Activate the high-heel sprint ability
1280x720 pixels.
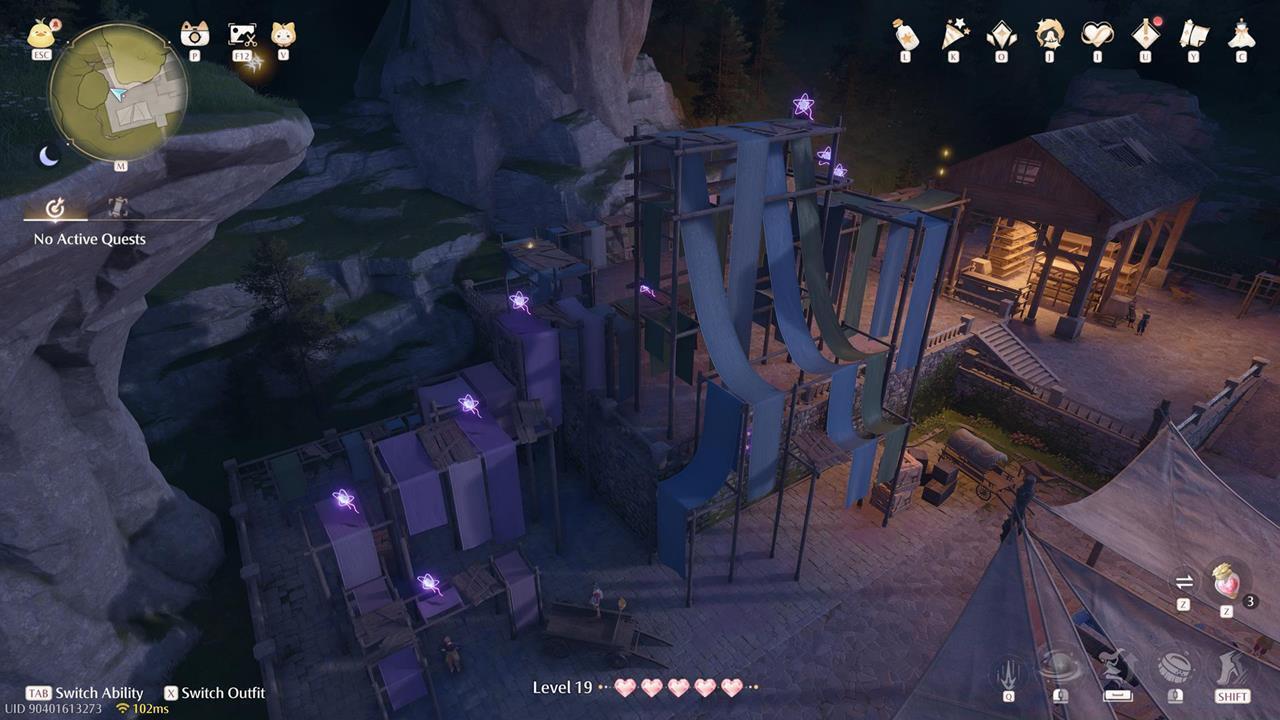1232,668
